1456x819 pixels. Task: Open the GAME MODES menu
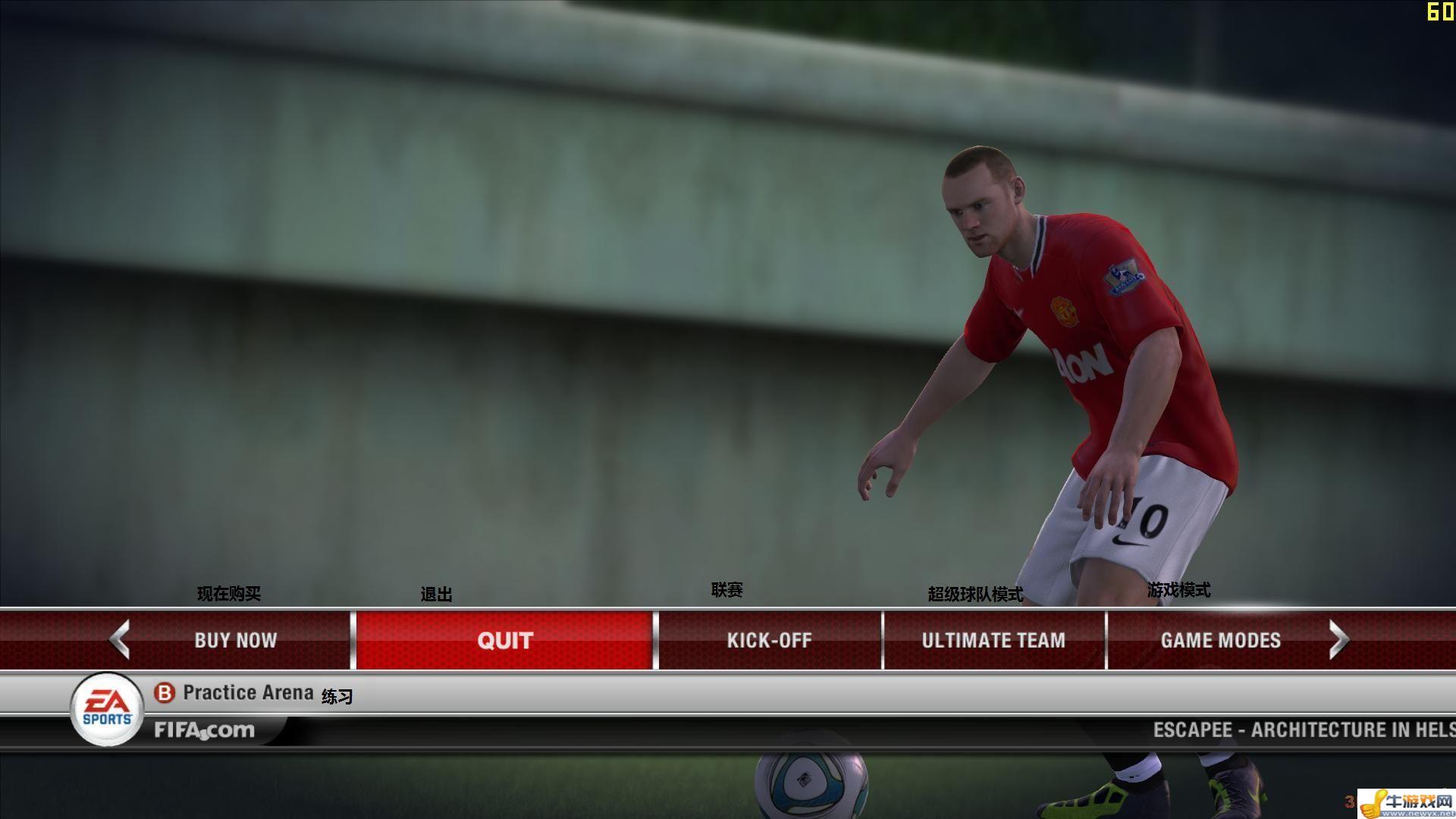(x=1220, y=640)
